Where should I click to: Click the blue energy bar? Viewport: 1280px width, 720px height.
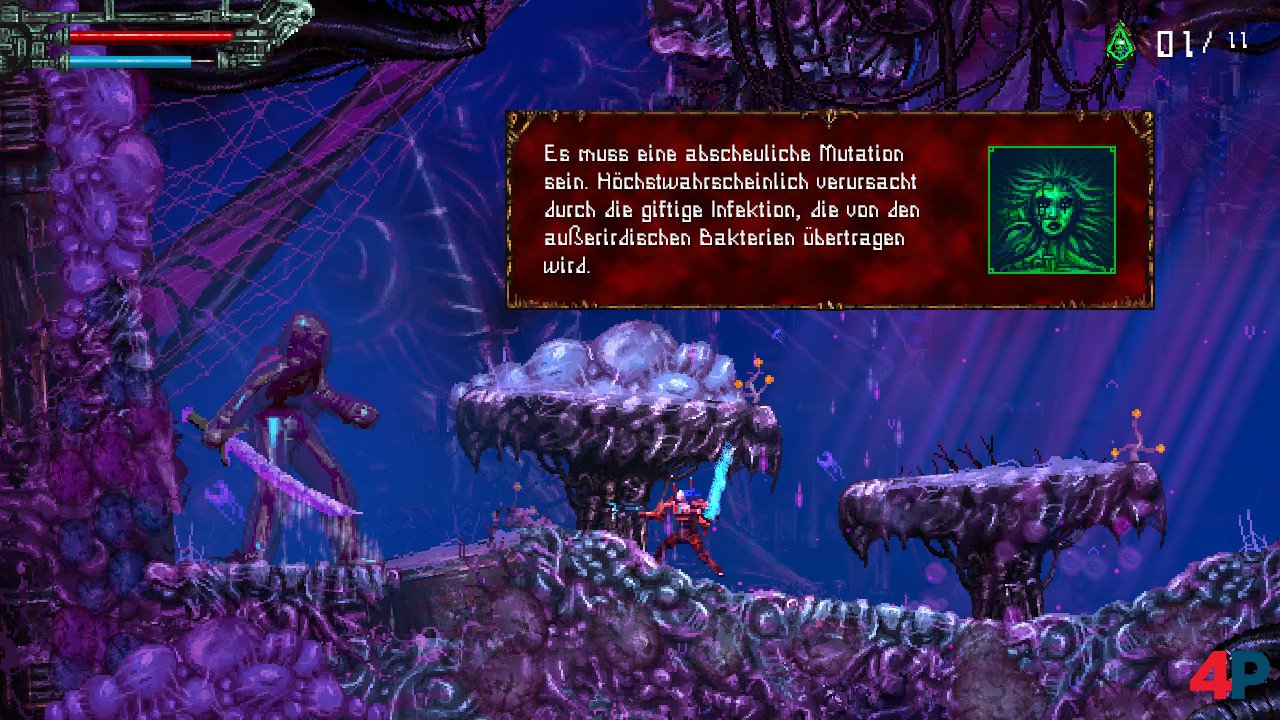tap(130, 60)
